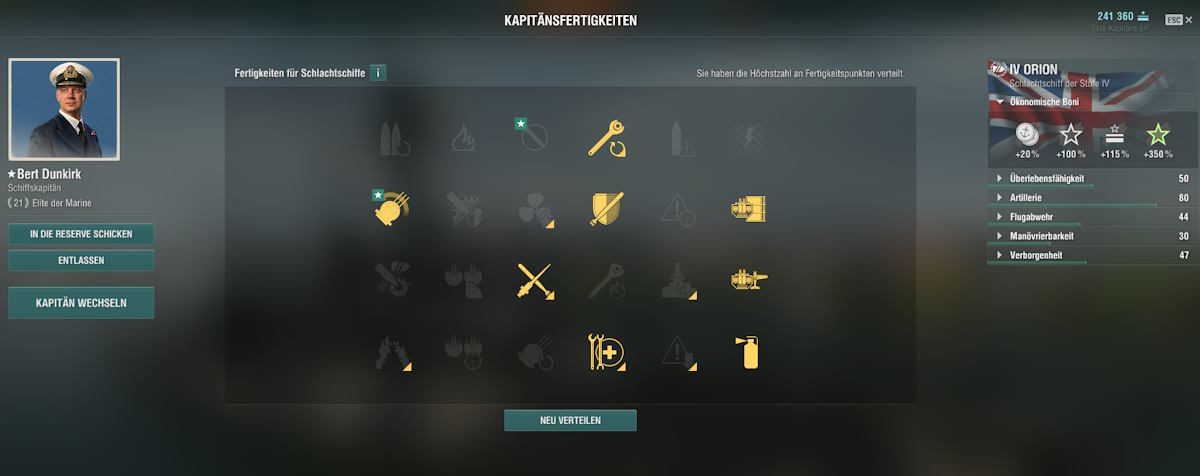1200x476 pixels.
Task: Select the wrenches with medical cross skill
Action: pos(606,352)
